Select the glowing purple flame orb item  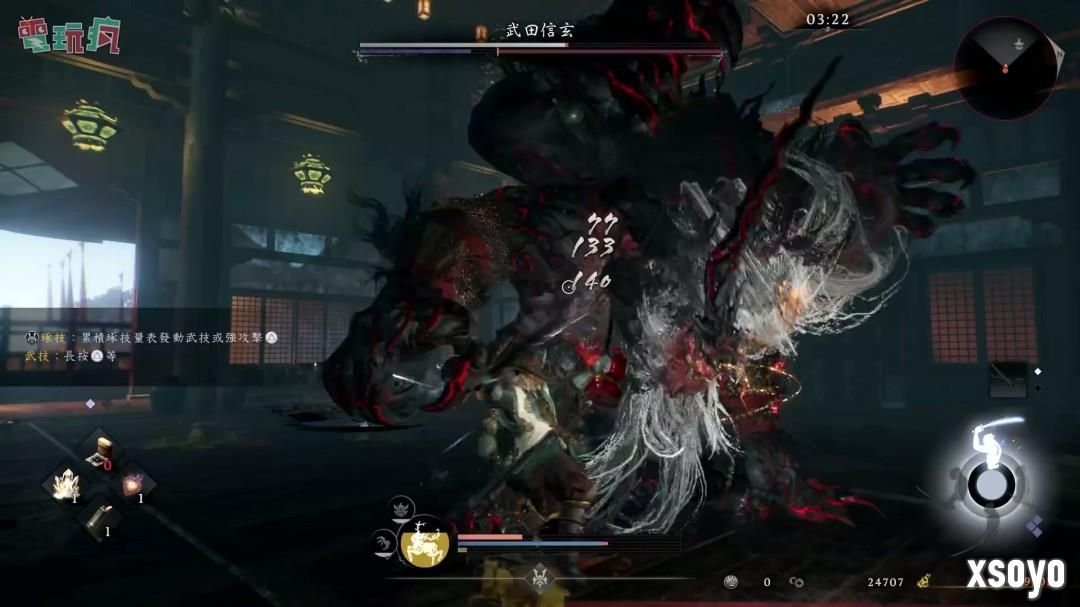point(131,485)
